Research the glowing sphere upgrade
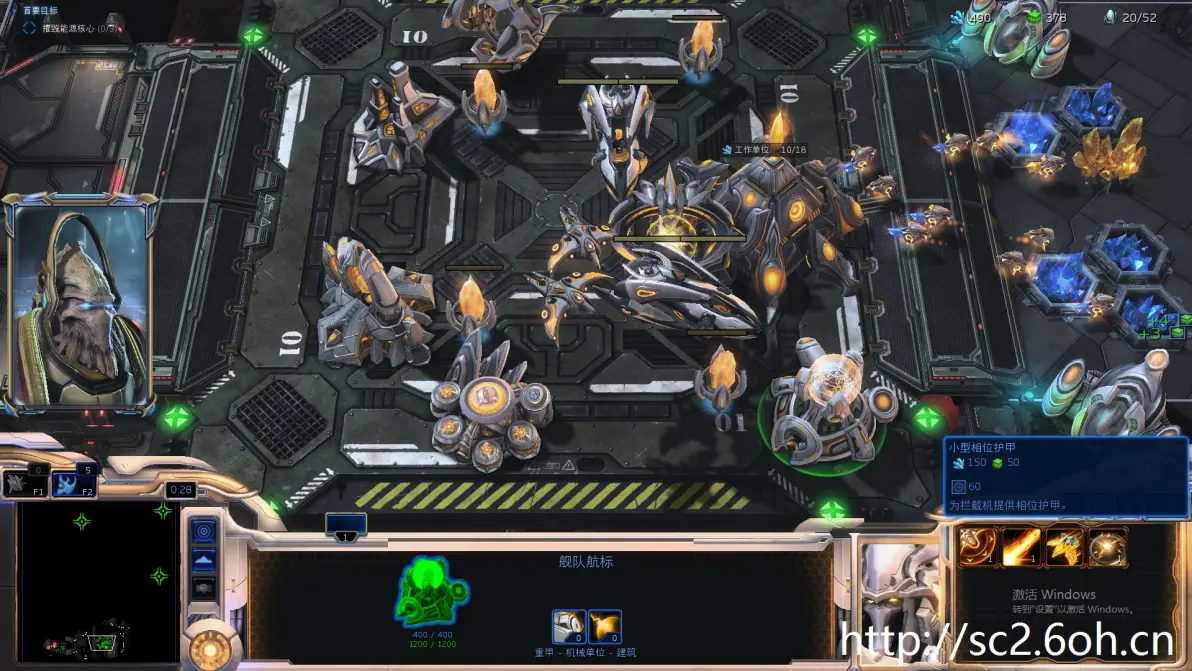The width and height of the screenshot is (1192, 671). [1107, 547]
